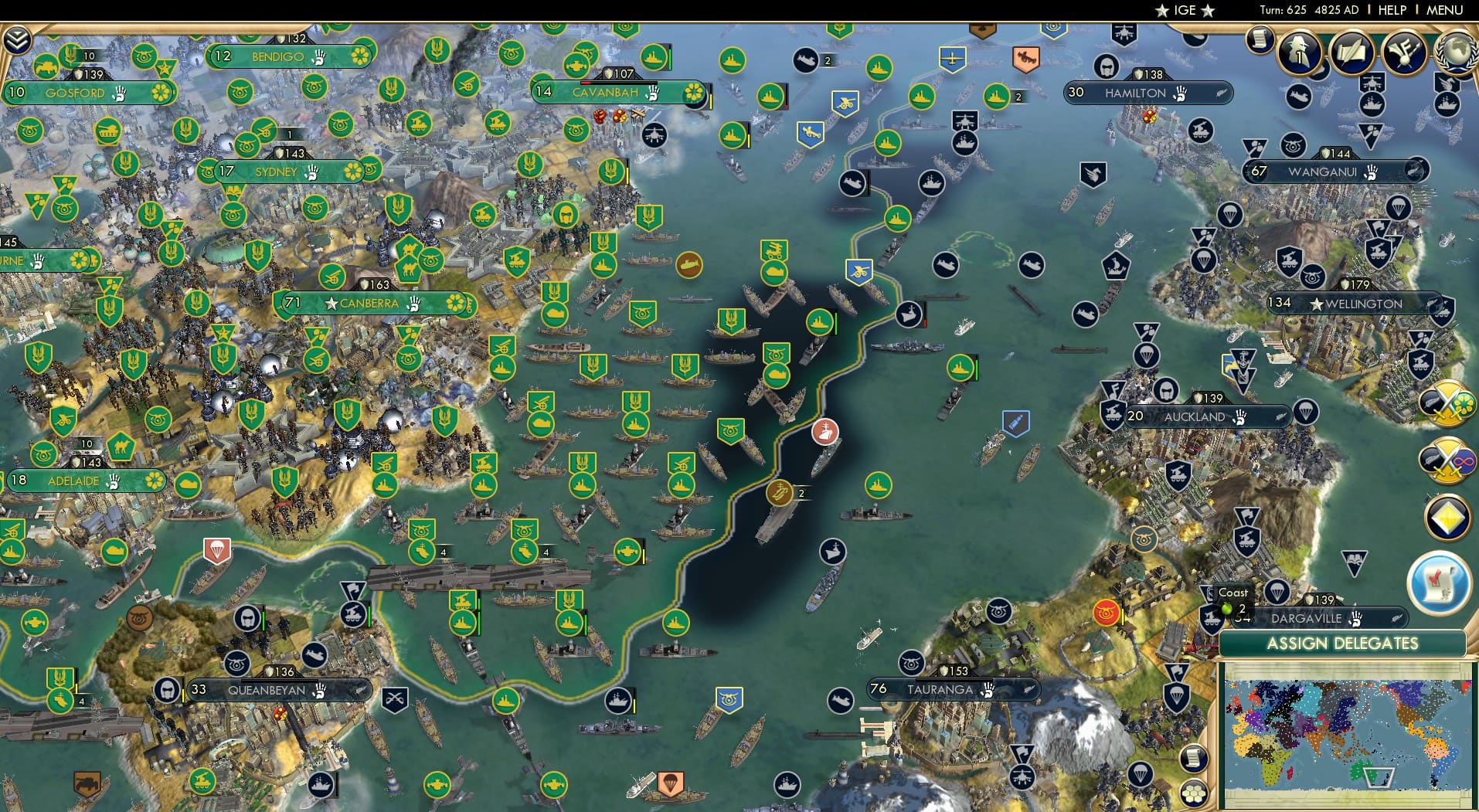Click the crossed-swords war notification above the diamond
This screenshot has height=812, width=1479.
(1447, 405)
